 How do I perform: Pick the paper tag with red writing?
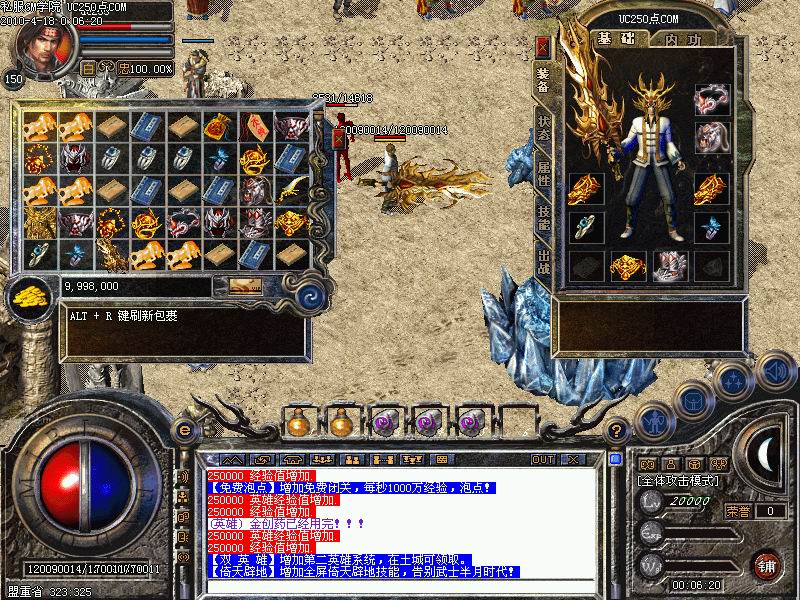(253, 127)
